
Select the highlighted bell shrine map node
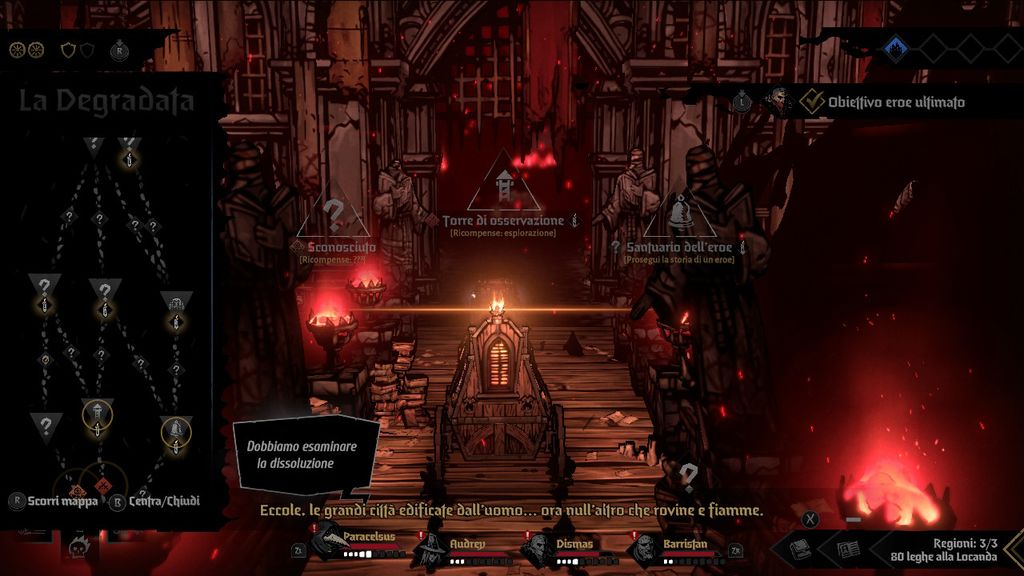(x=176, y=430)
